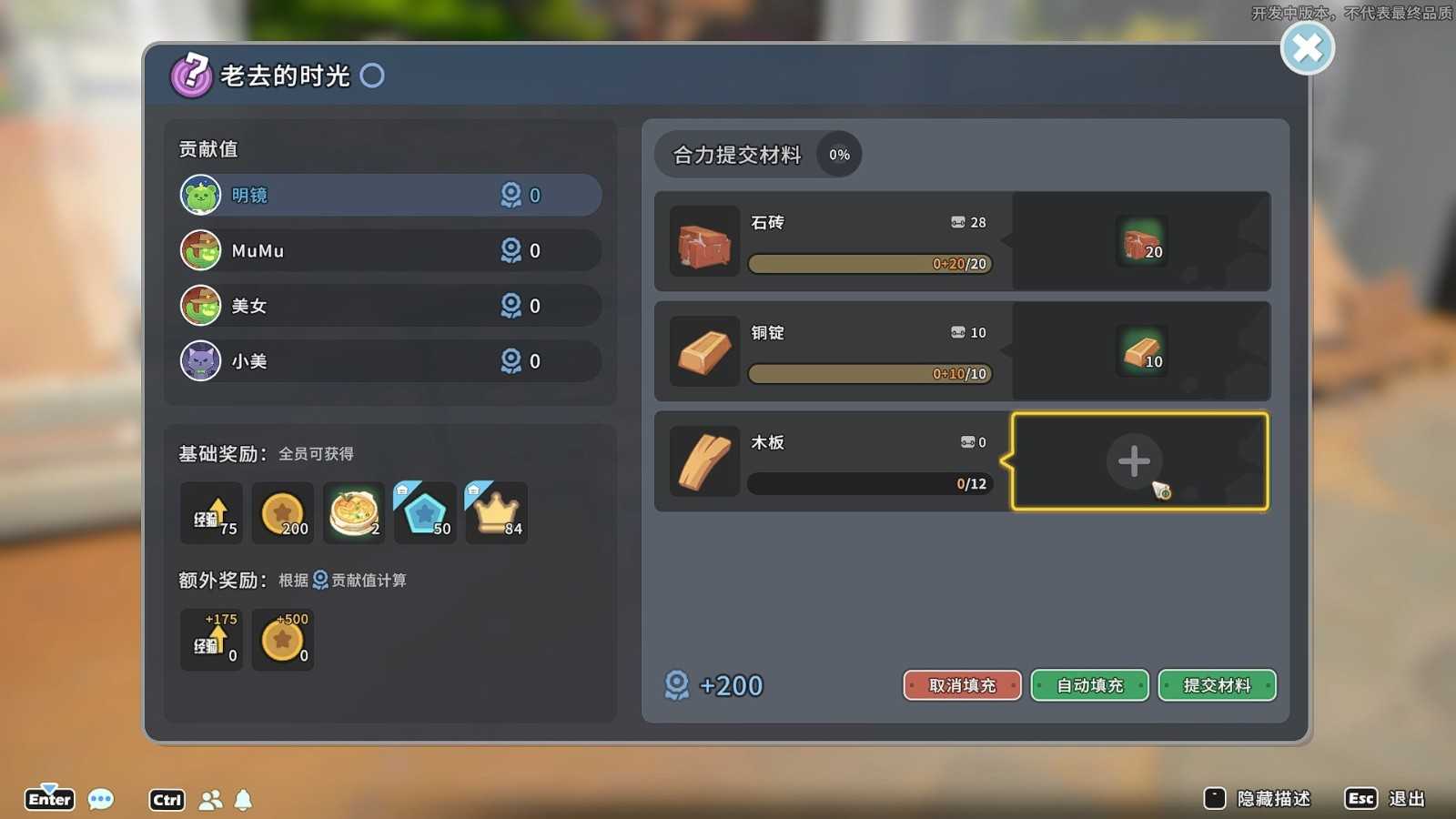
Task: Select player 明镜 in contribution list
Action: pos(389,196)
